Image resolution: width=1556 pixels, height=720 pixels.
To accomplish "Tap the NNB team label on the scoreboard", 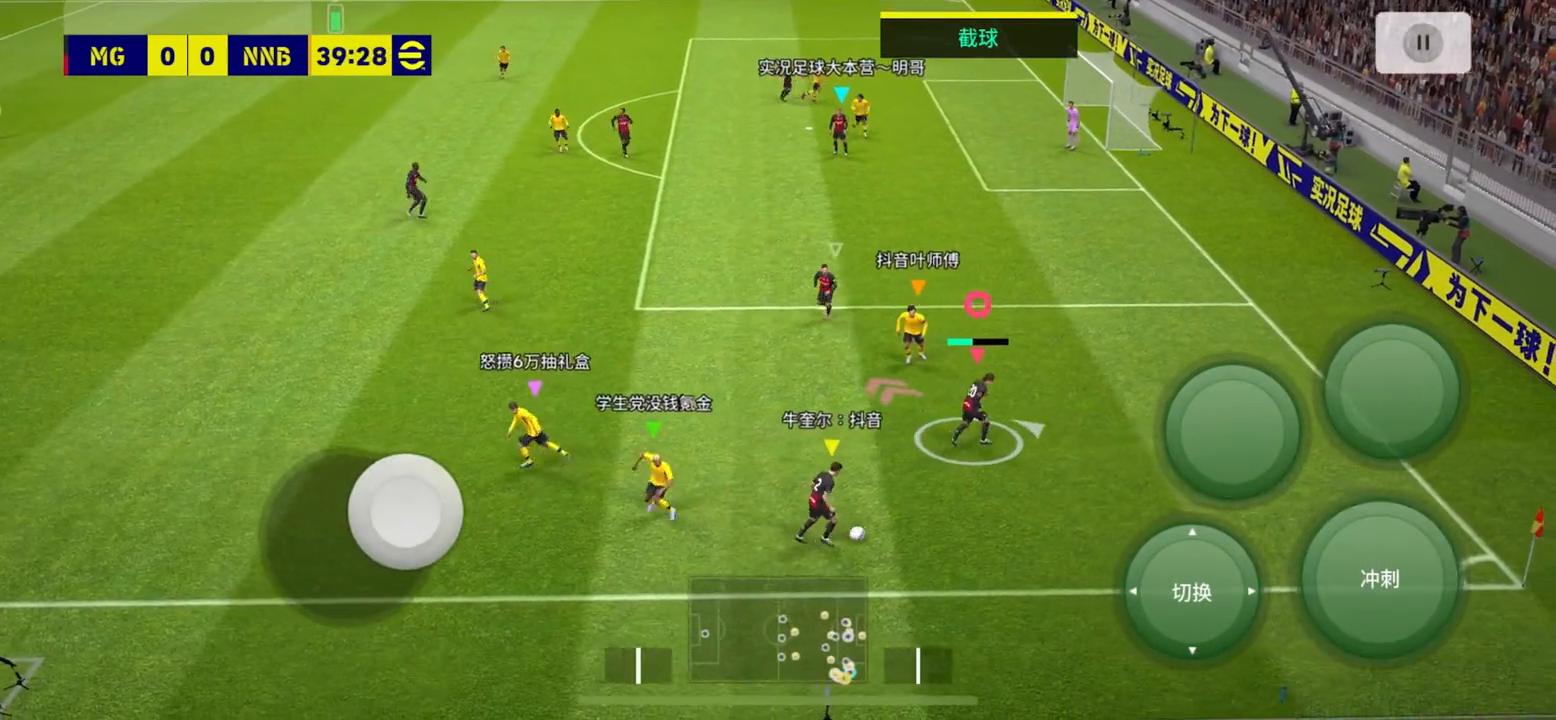I will (x=266, y=57).
